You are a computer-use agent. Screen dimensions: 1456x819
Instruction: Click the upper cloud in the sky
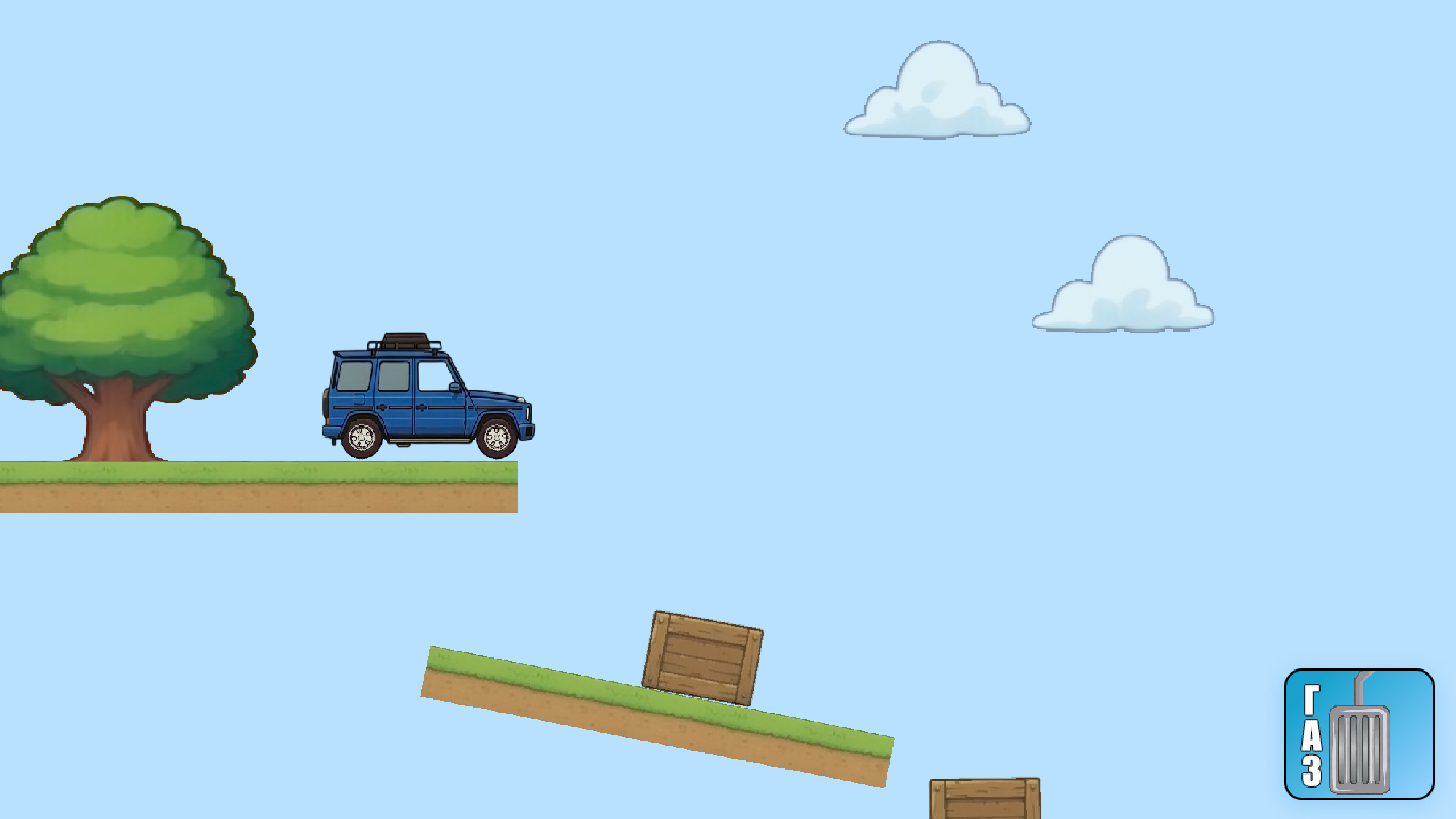(938, 91)
